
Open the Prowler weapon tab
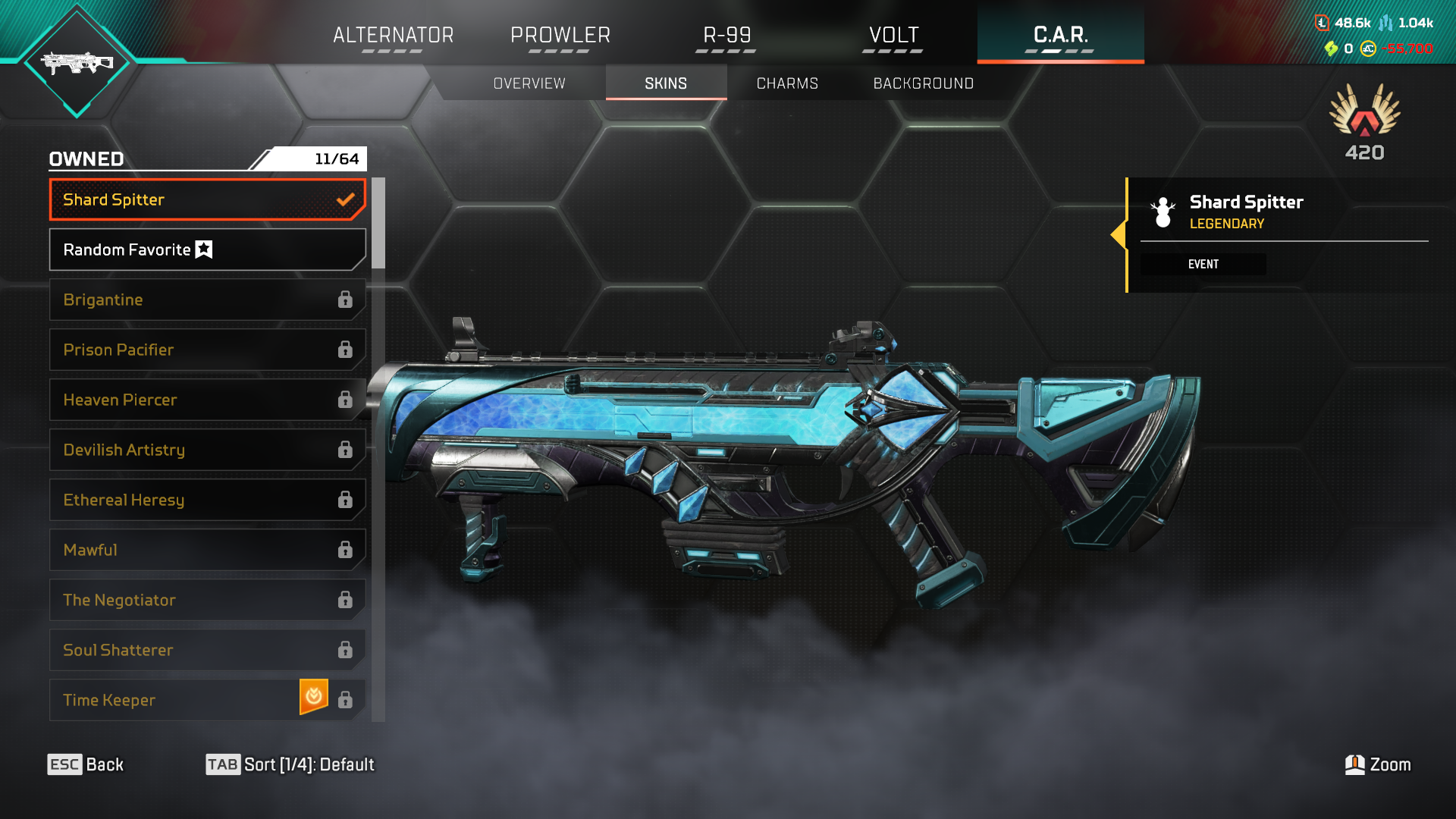560,35
